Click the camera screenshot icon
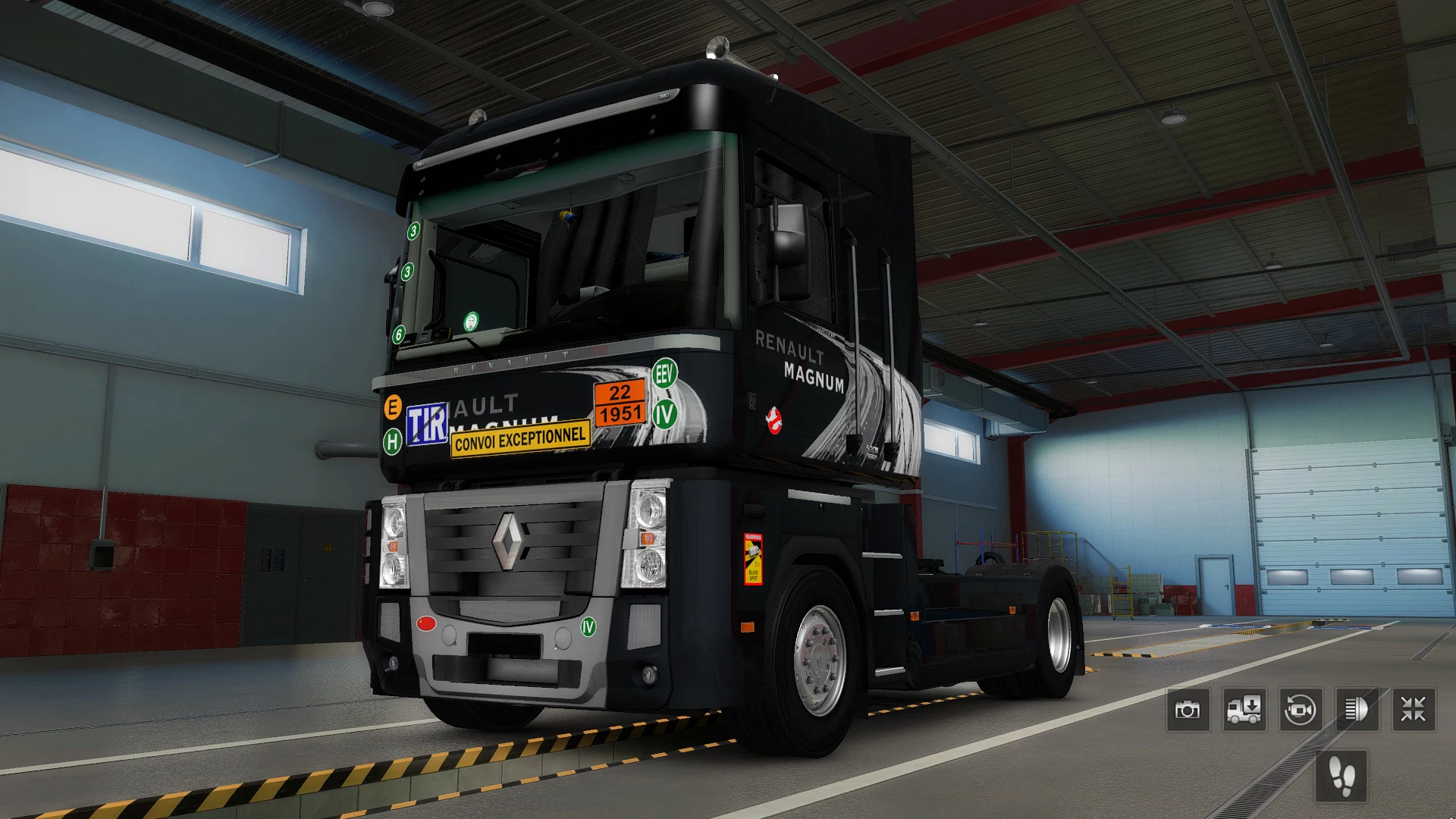The width and height of the screenshot is (1456, 819). [1188, 709]
